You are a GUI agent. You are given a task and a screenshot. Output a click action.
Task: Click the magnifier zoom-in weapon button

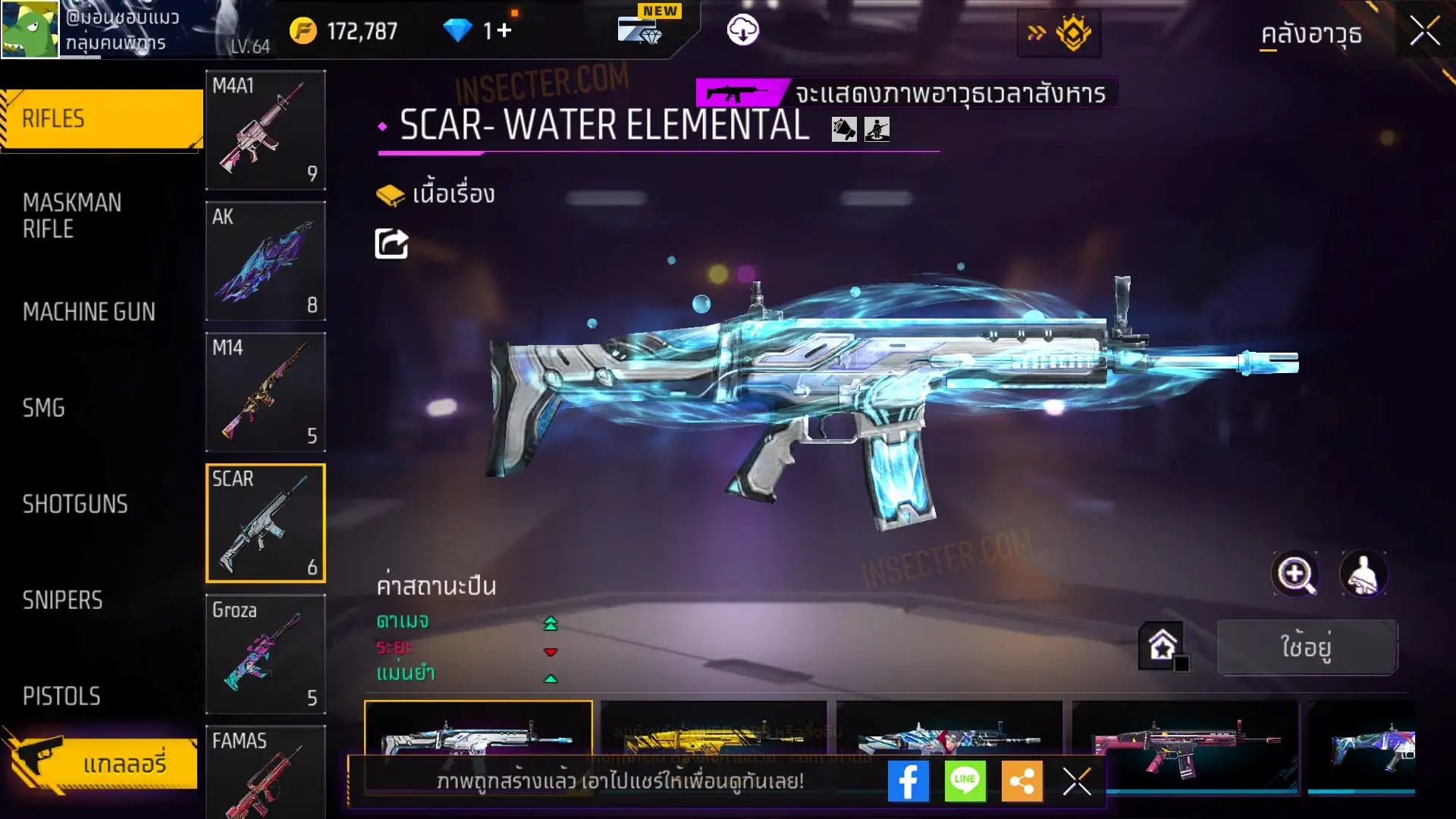1294,574
